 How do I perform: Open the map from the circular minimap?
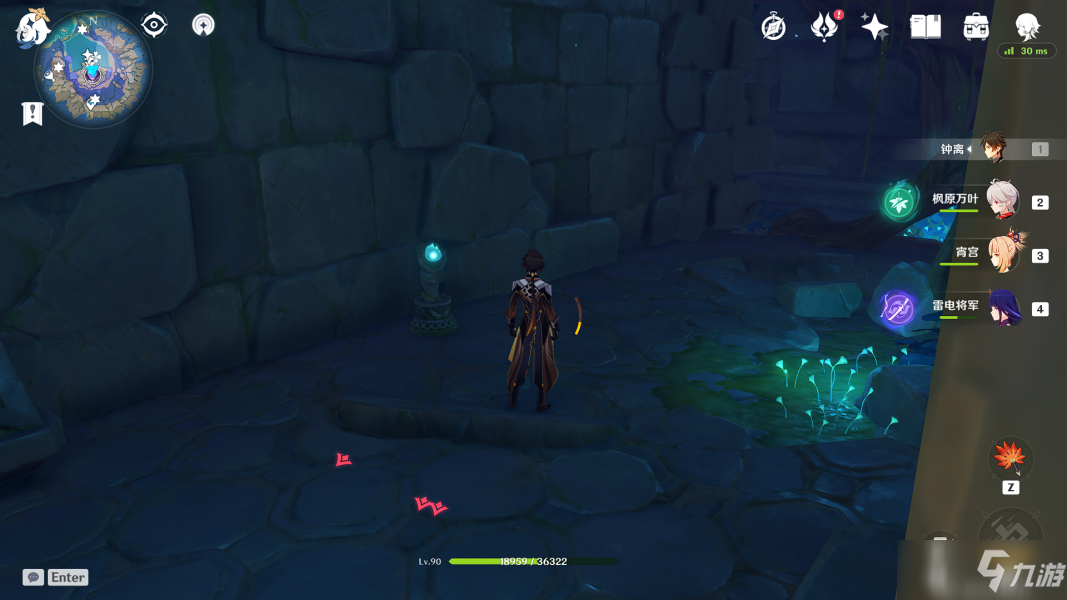(x=92, y=68)
